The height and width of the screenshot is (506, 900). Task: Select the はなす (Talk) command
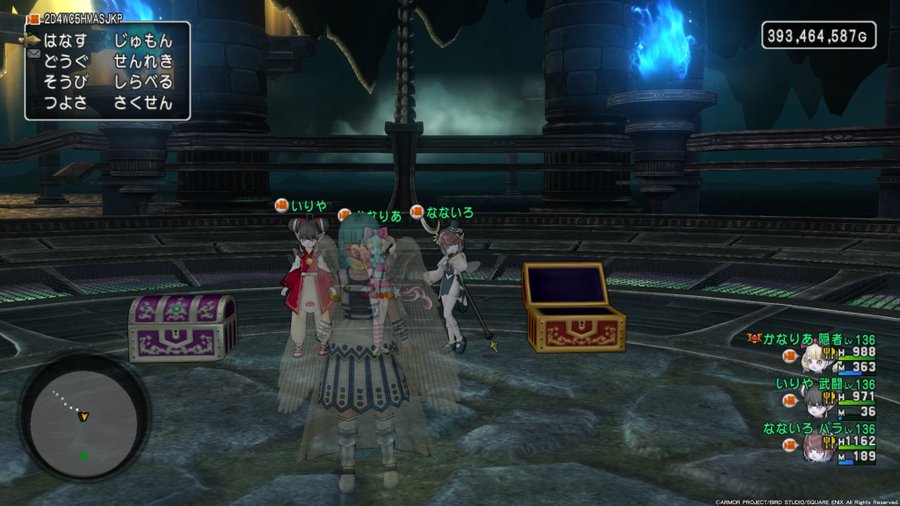pyautogui.click(x=65, y=41)
